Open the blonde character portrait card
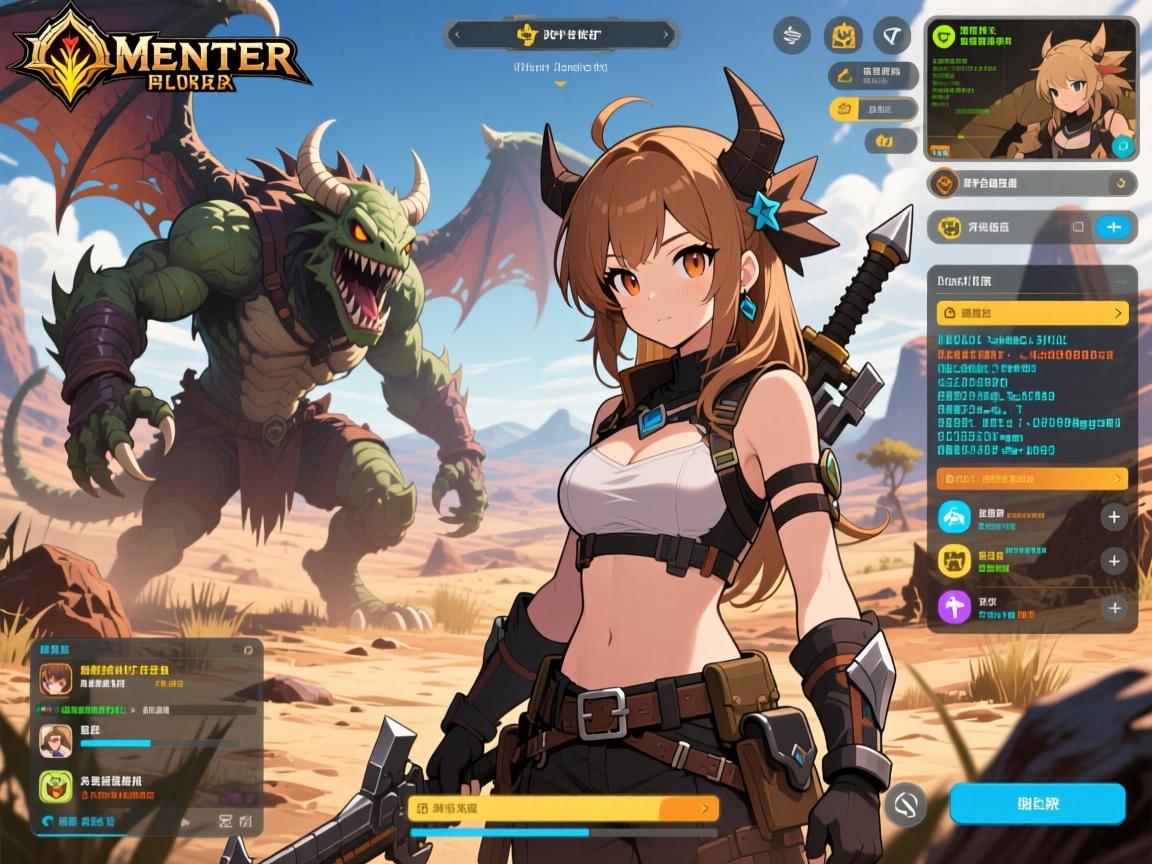 [1031, 89]
